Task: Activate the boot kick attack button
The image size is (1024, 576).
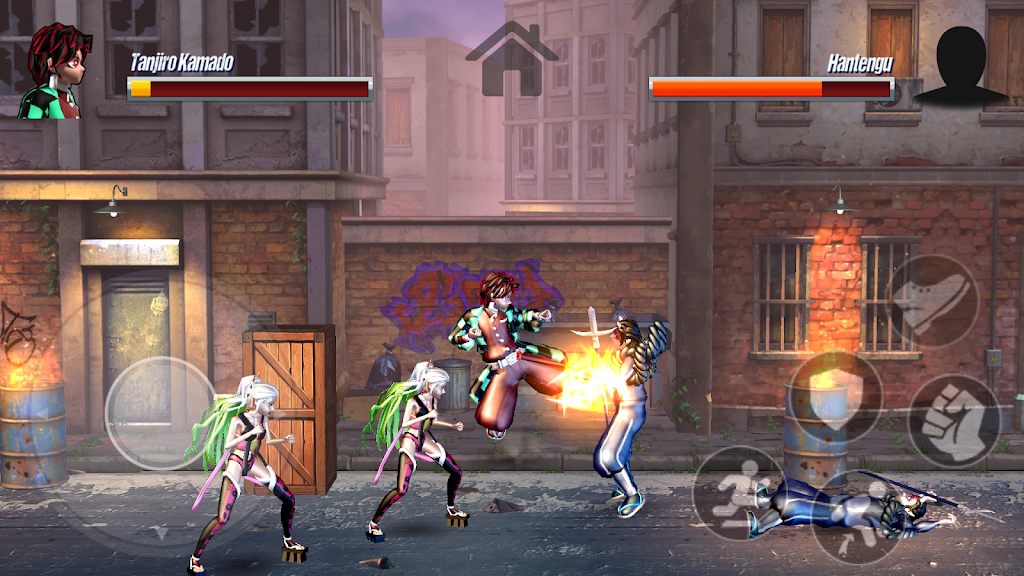Action: click(934, 301)
